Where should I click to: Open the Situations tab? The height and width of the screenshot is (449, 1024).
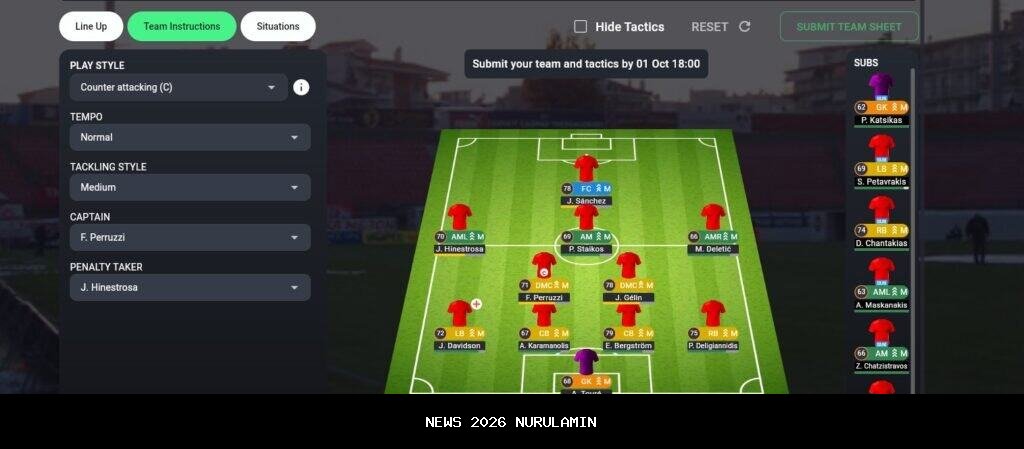(277, 27)
